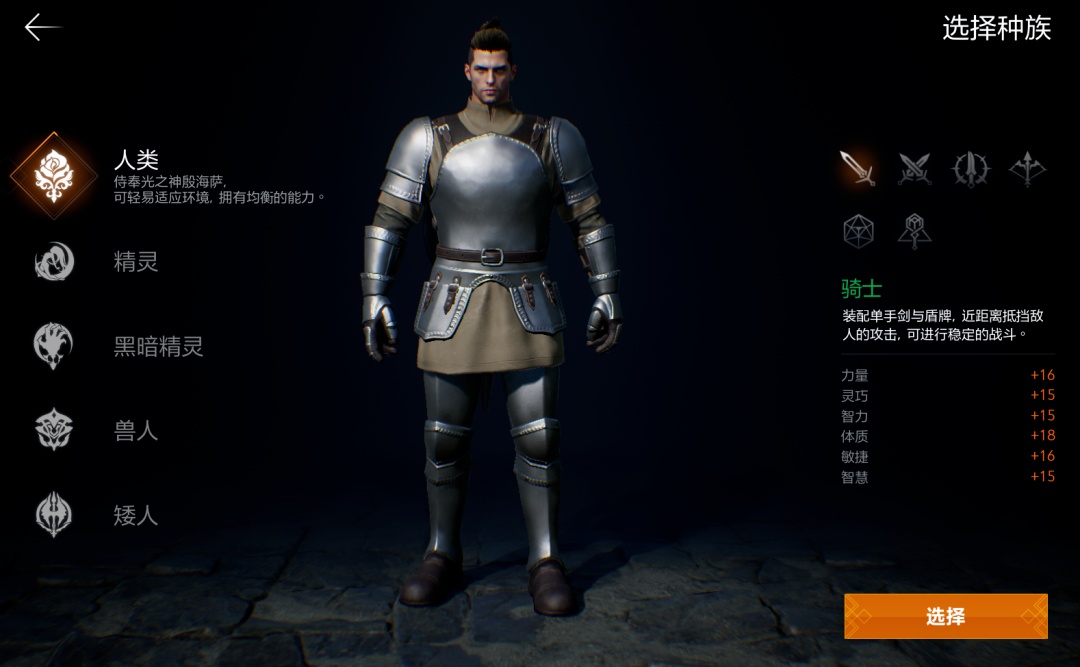This screenshot has width=1080, height=667.
Task: Select the 人类 (Human) race
Action: (53, 175)
